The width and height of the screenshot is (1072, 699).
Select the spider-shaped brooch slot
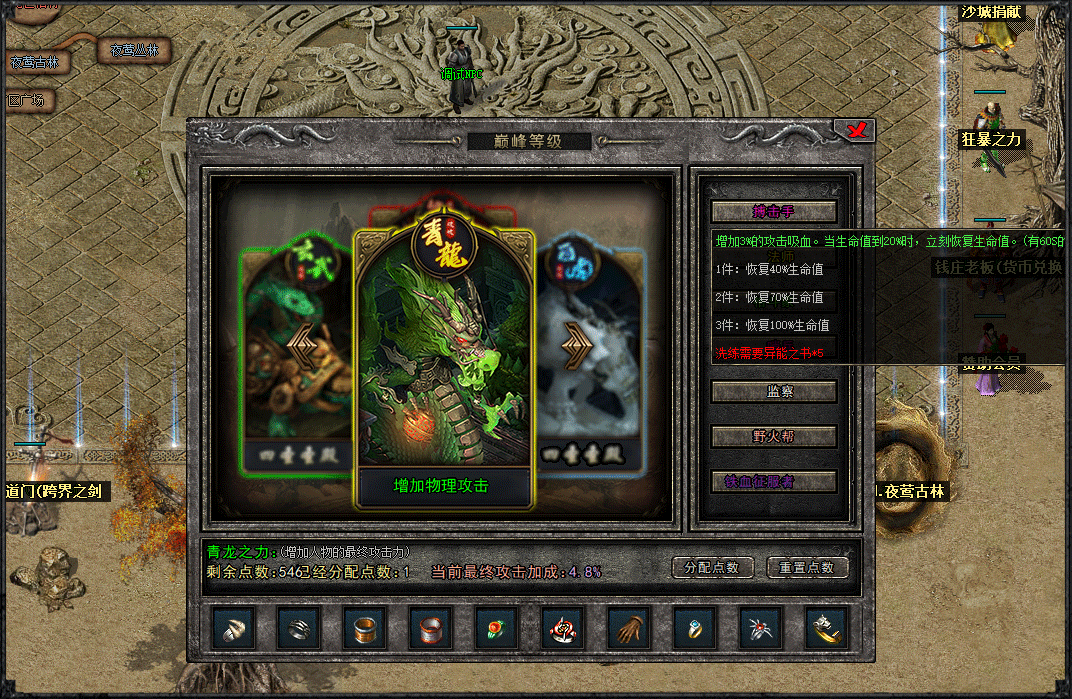coord(761,628)
